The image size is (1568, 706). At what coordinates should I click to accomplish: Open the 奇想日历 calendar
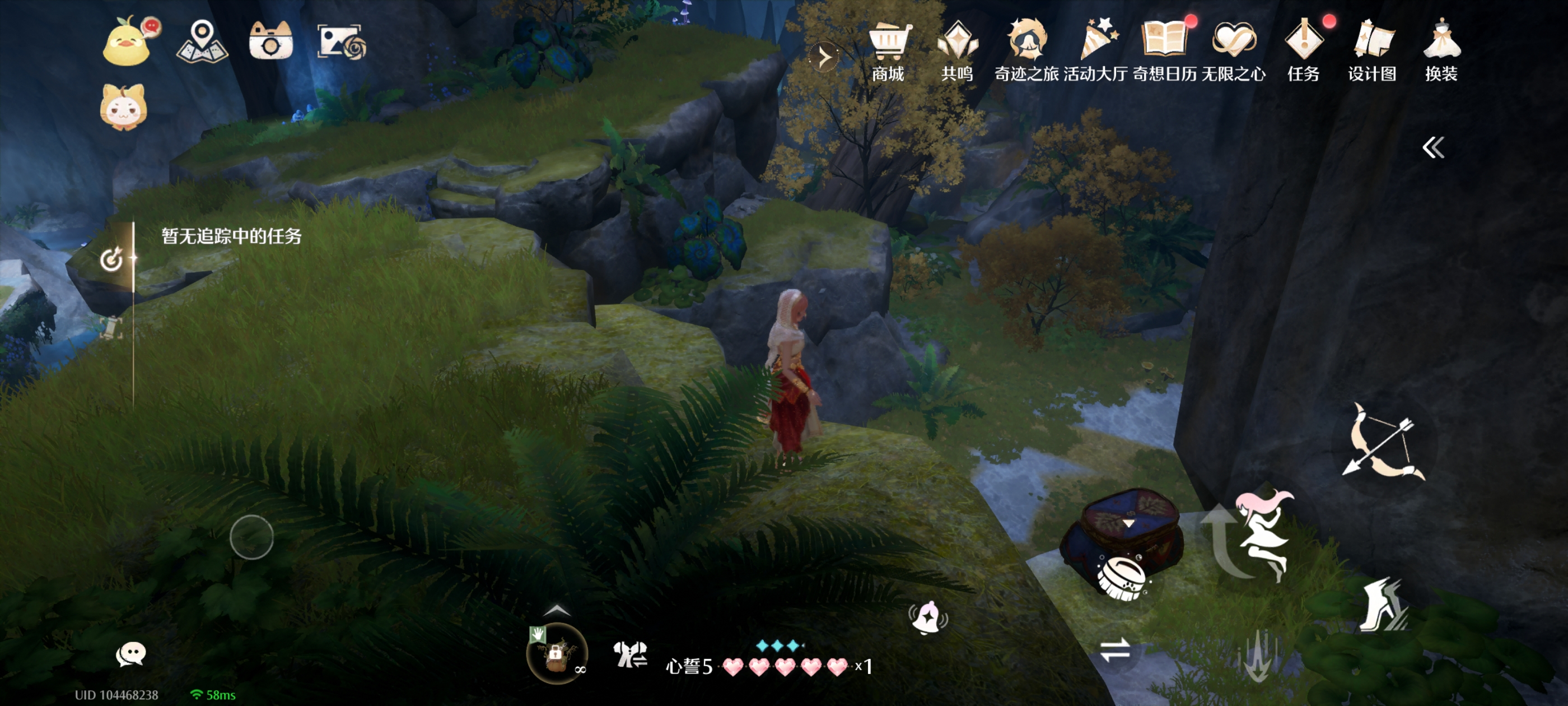tap(1164, 50)
